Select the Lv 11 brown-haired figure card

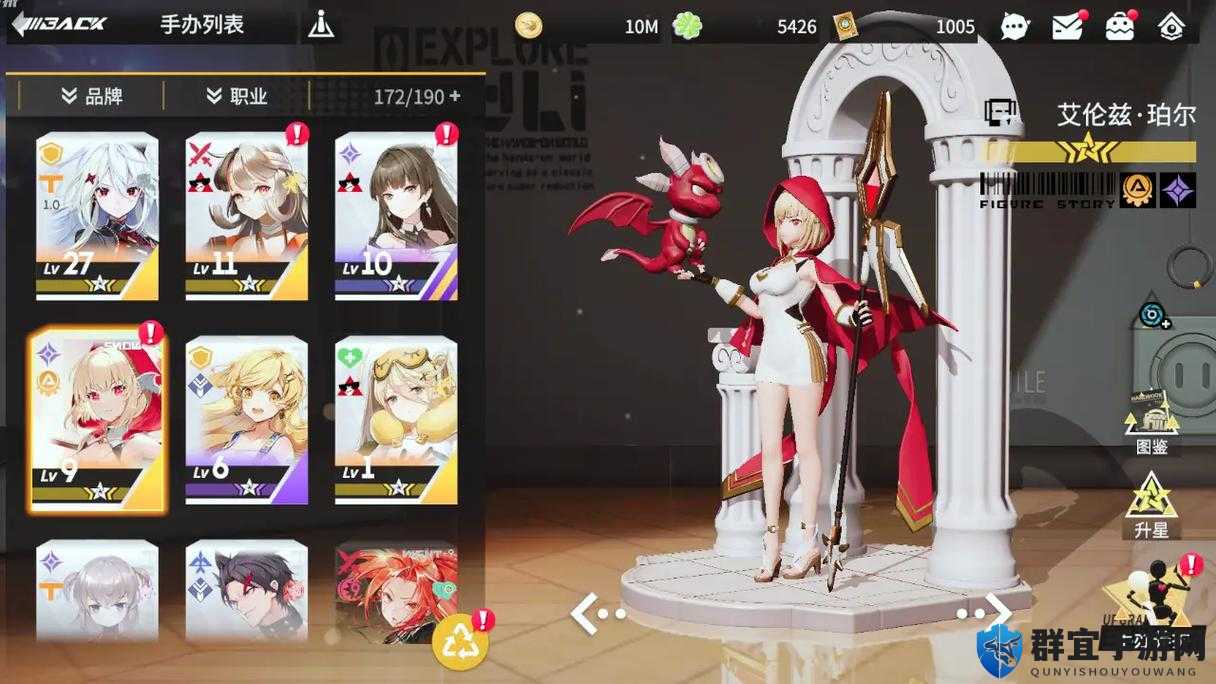coord(247,216)
